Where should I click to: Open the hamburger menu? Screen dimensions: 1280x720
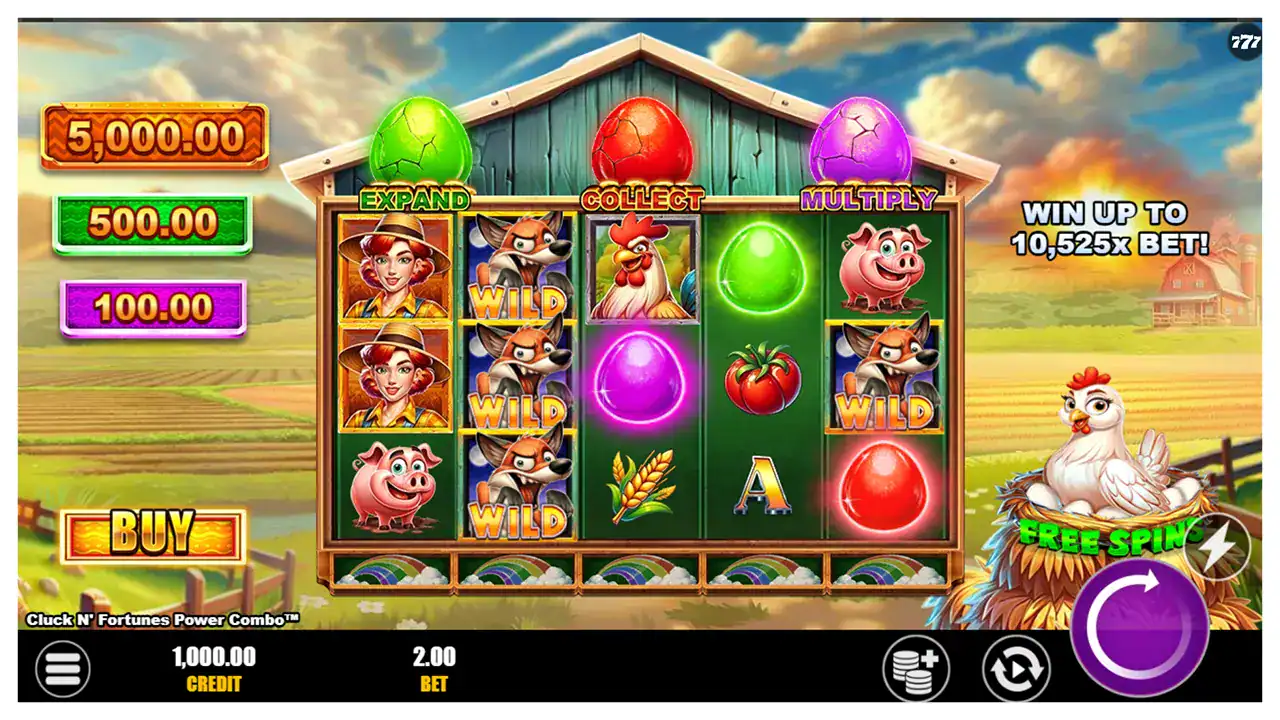[x=62, y=669]
